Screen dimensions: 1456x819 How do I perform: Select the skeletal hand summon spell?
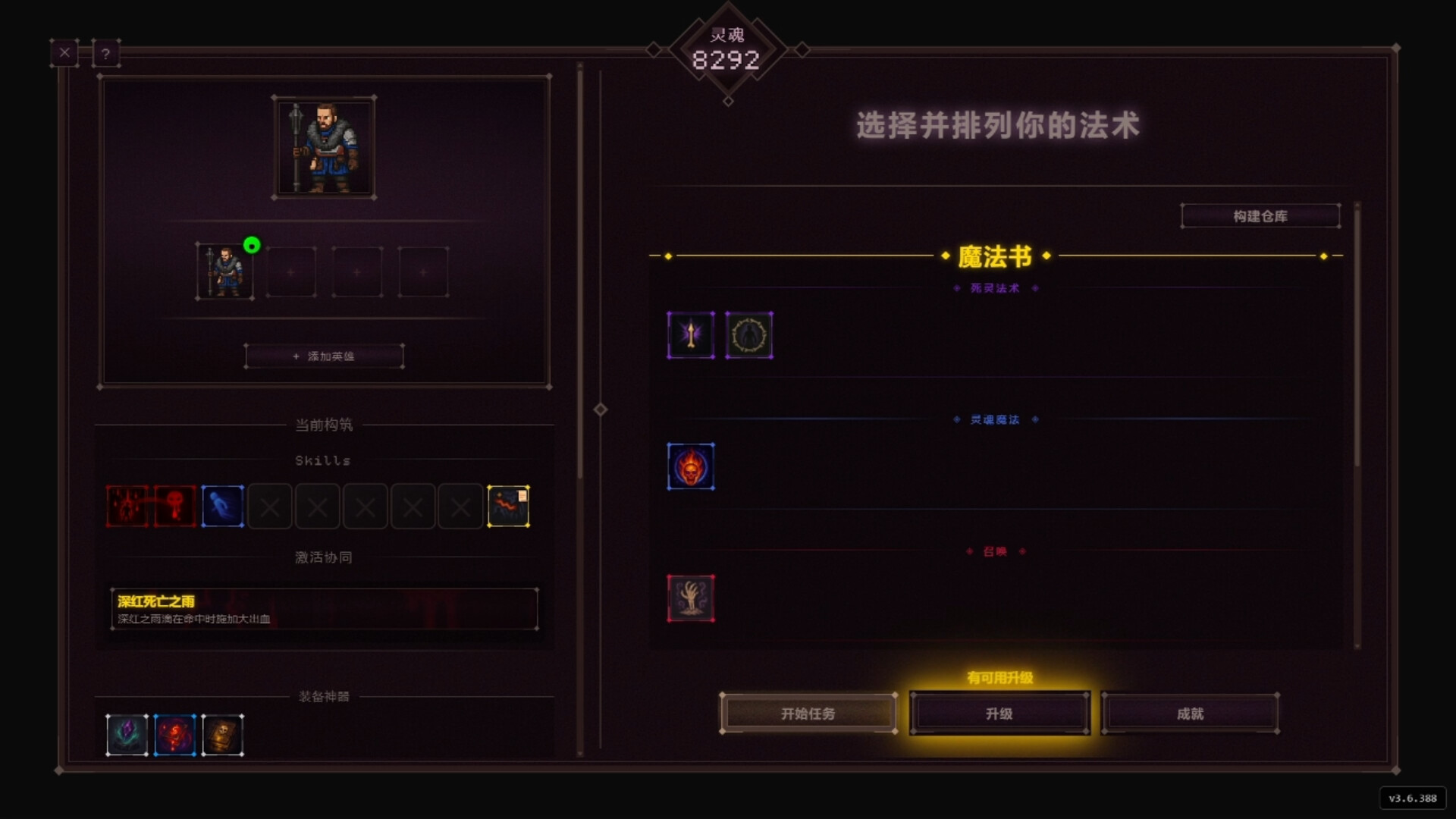[x=691, y=598]
